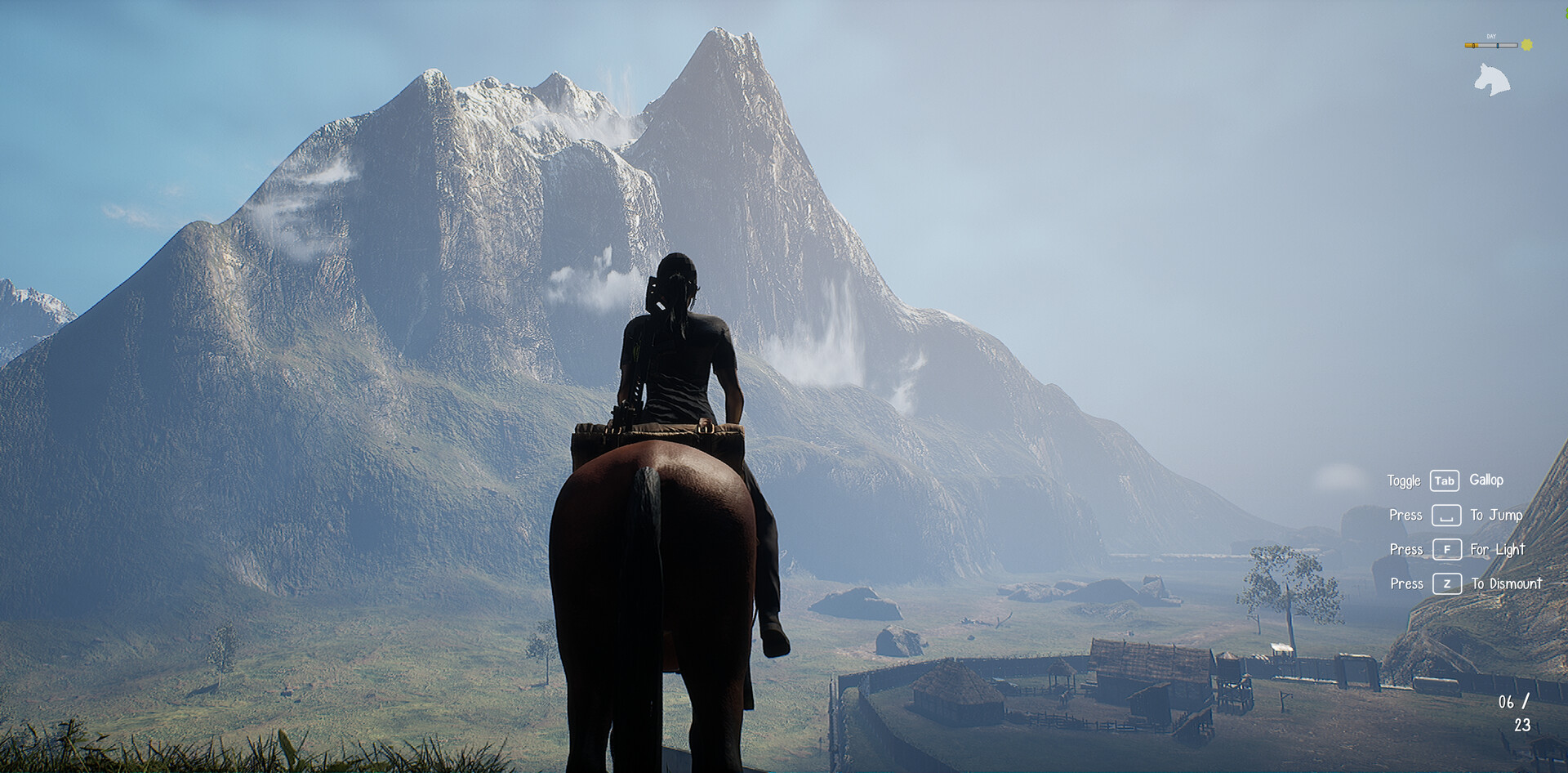Click the To Jump text label

pyautogui.click(x=1496, y=516)
